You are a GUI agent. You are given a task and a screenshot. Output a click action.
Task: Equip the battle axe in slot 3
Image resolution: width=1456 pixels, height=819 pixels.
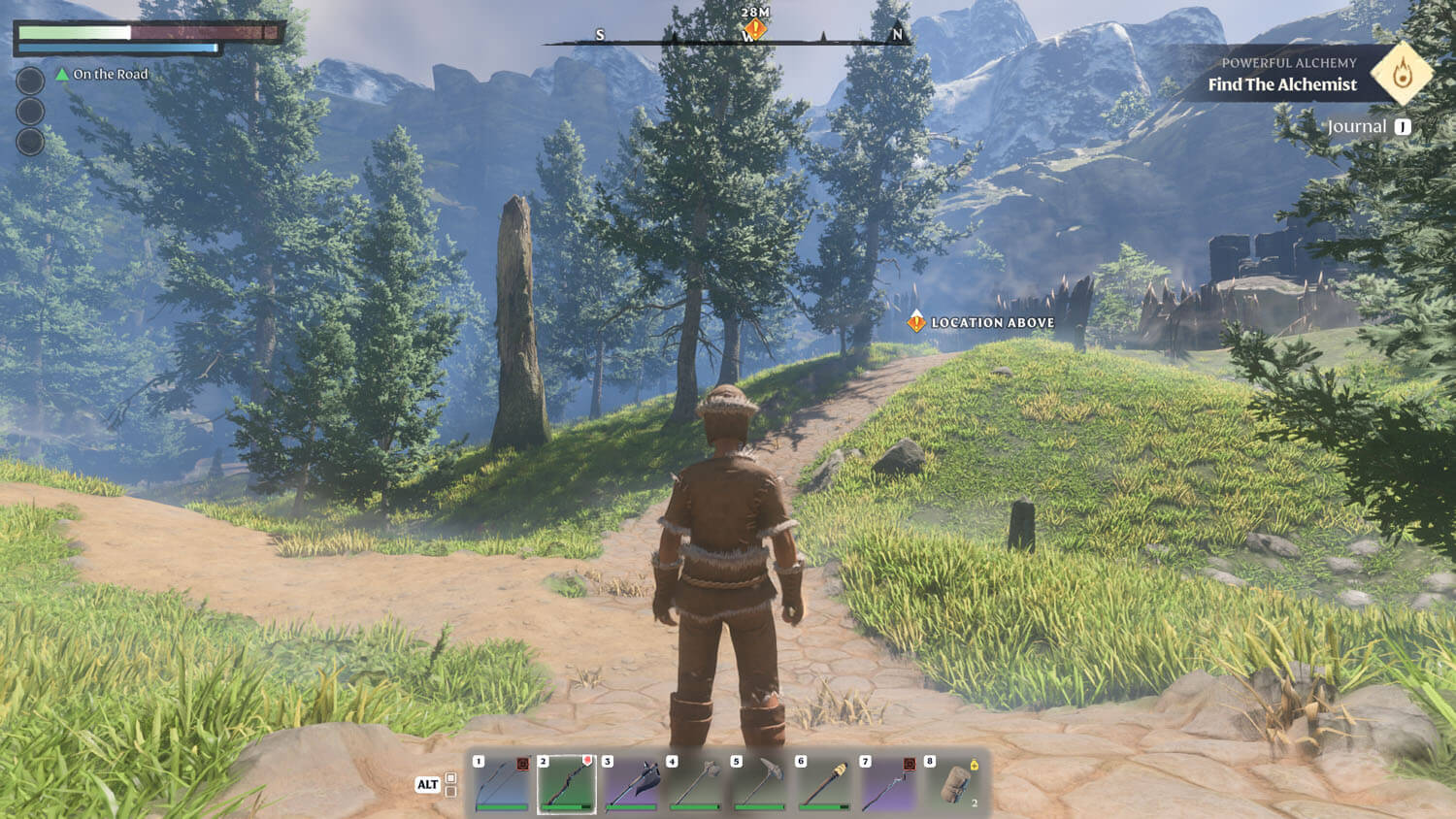pyautogui.click(x=631, y=782)
